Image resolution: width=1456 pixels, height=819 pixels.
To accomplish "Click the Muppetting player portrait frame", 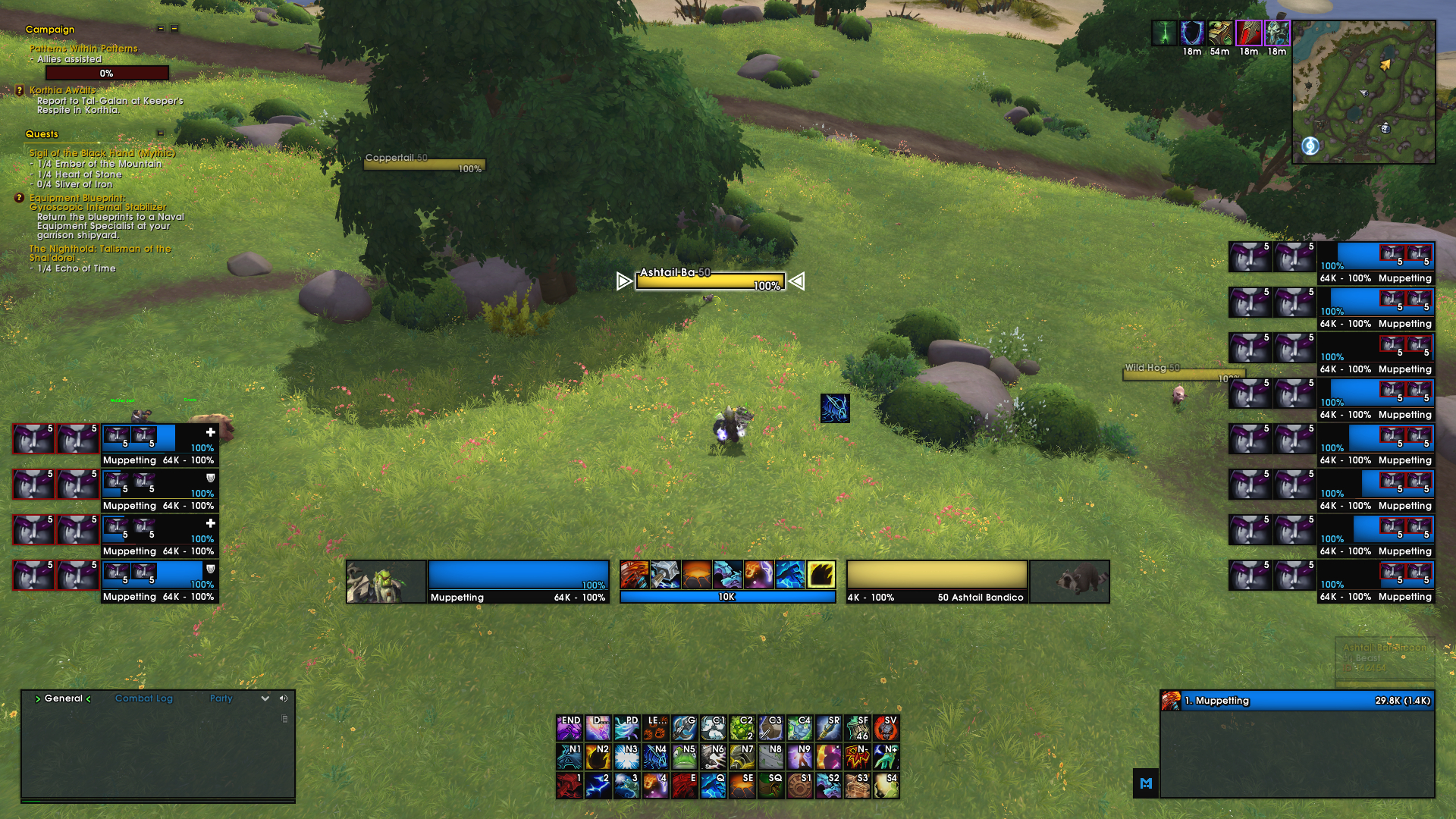I will (386, 582).
